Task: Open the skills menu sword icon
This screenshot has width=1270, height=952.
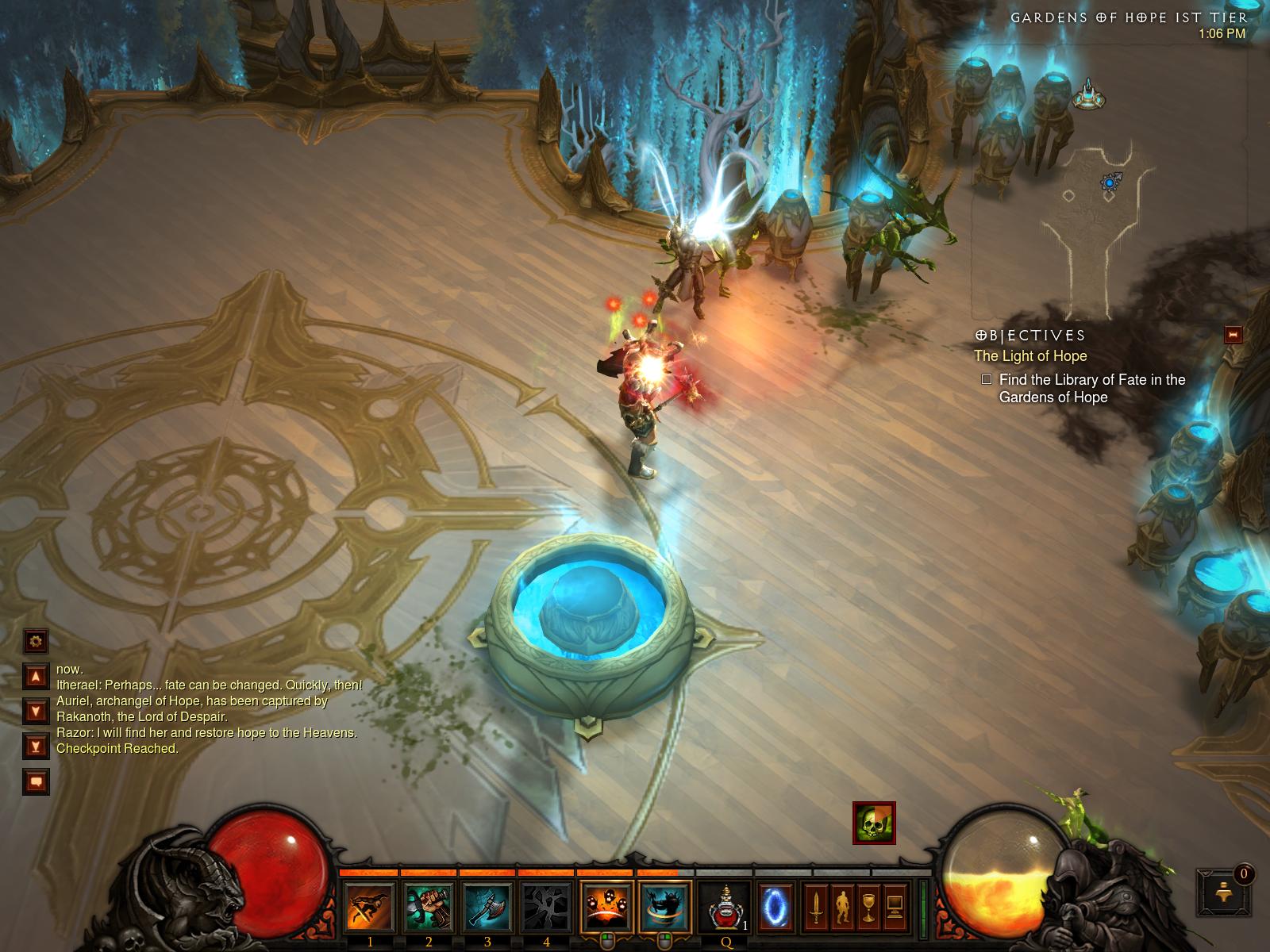Action: coord(815,906)
